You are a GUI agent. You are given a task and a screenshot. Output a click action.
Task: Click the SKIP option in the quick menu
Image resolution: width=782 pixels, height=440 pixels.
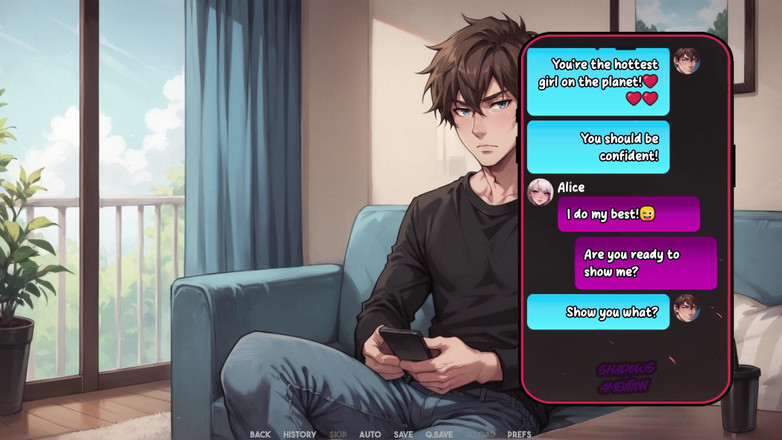point(338,434)
